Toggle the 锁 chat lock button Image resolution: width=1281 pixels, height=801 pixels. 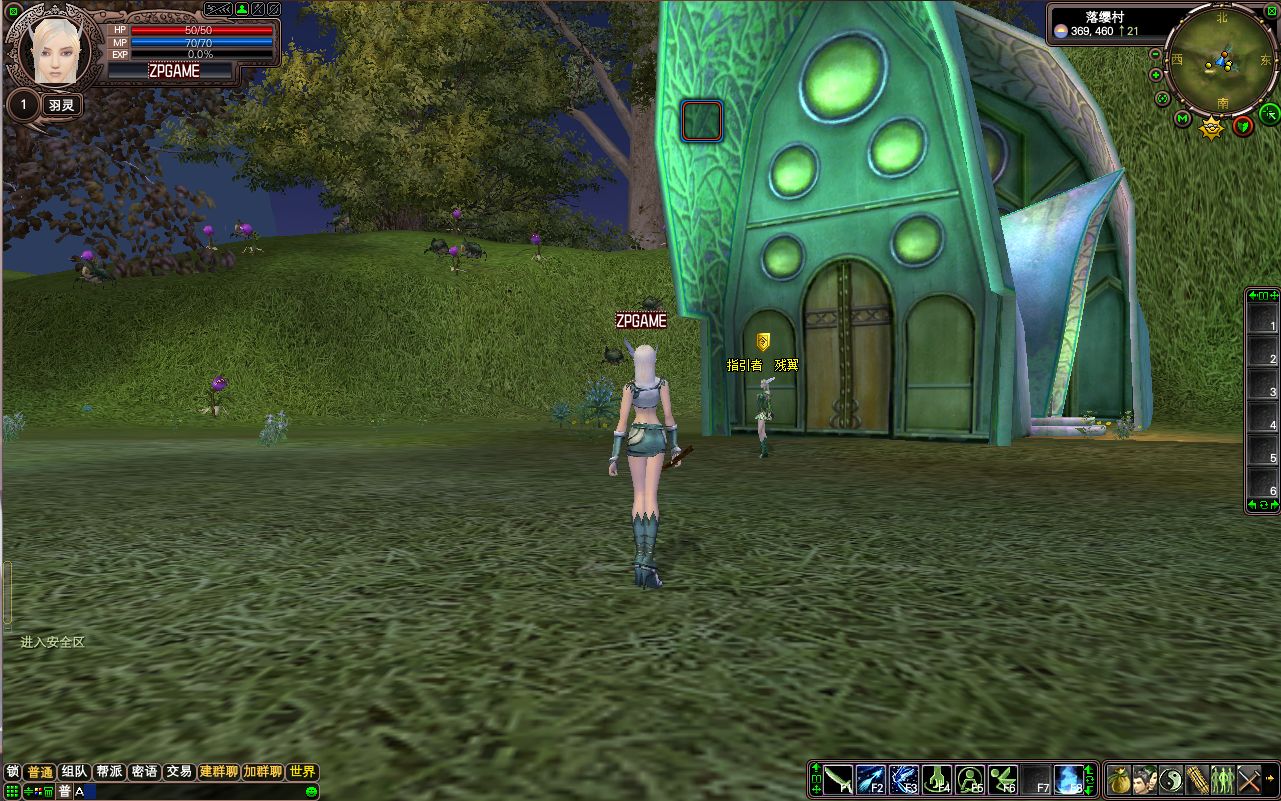12,772
